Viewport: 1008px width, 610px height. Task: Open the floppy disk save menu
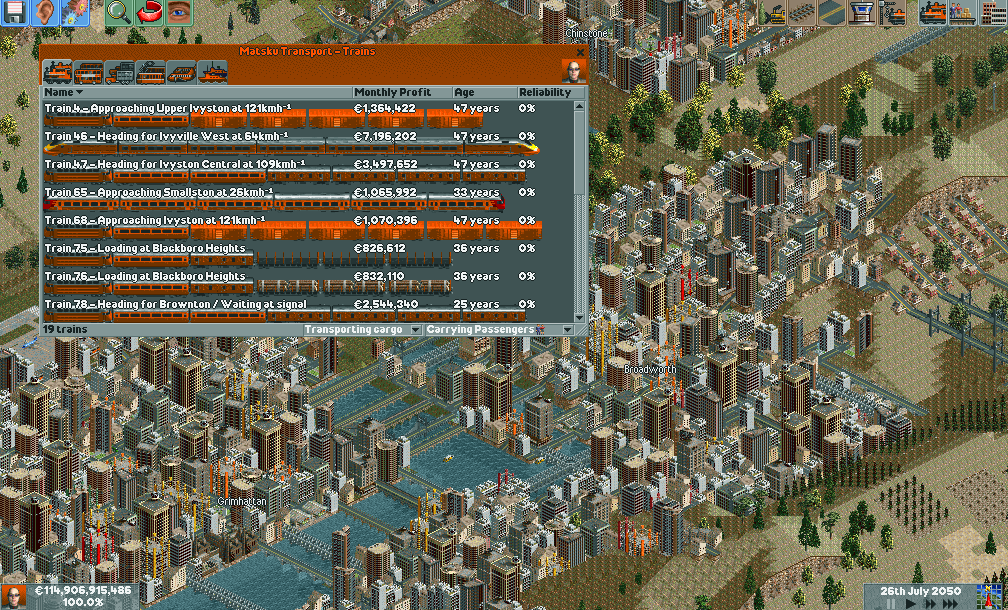tap(15, 13)
